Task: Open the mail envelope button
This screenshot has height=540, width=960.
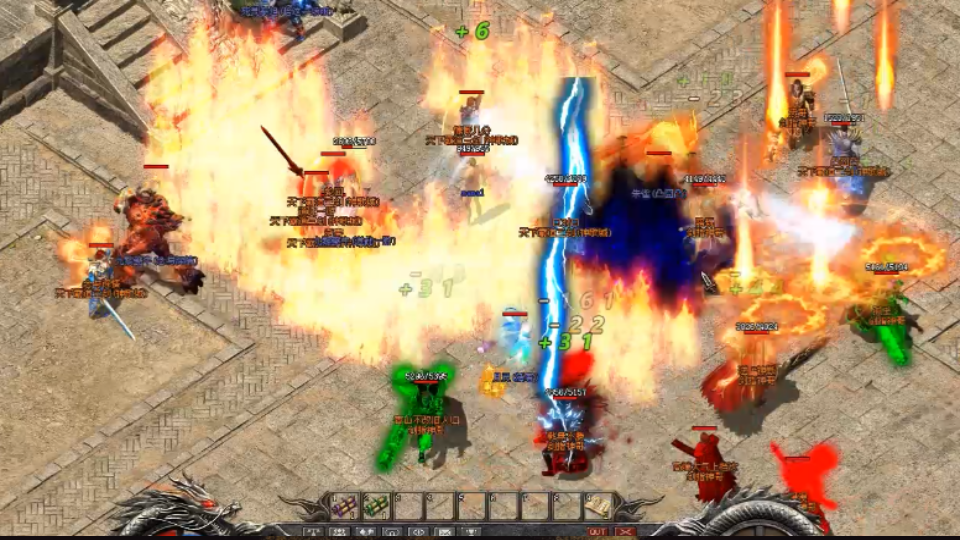Action: pos(445,531)
